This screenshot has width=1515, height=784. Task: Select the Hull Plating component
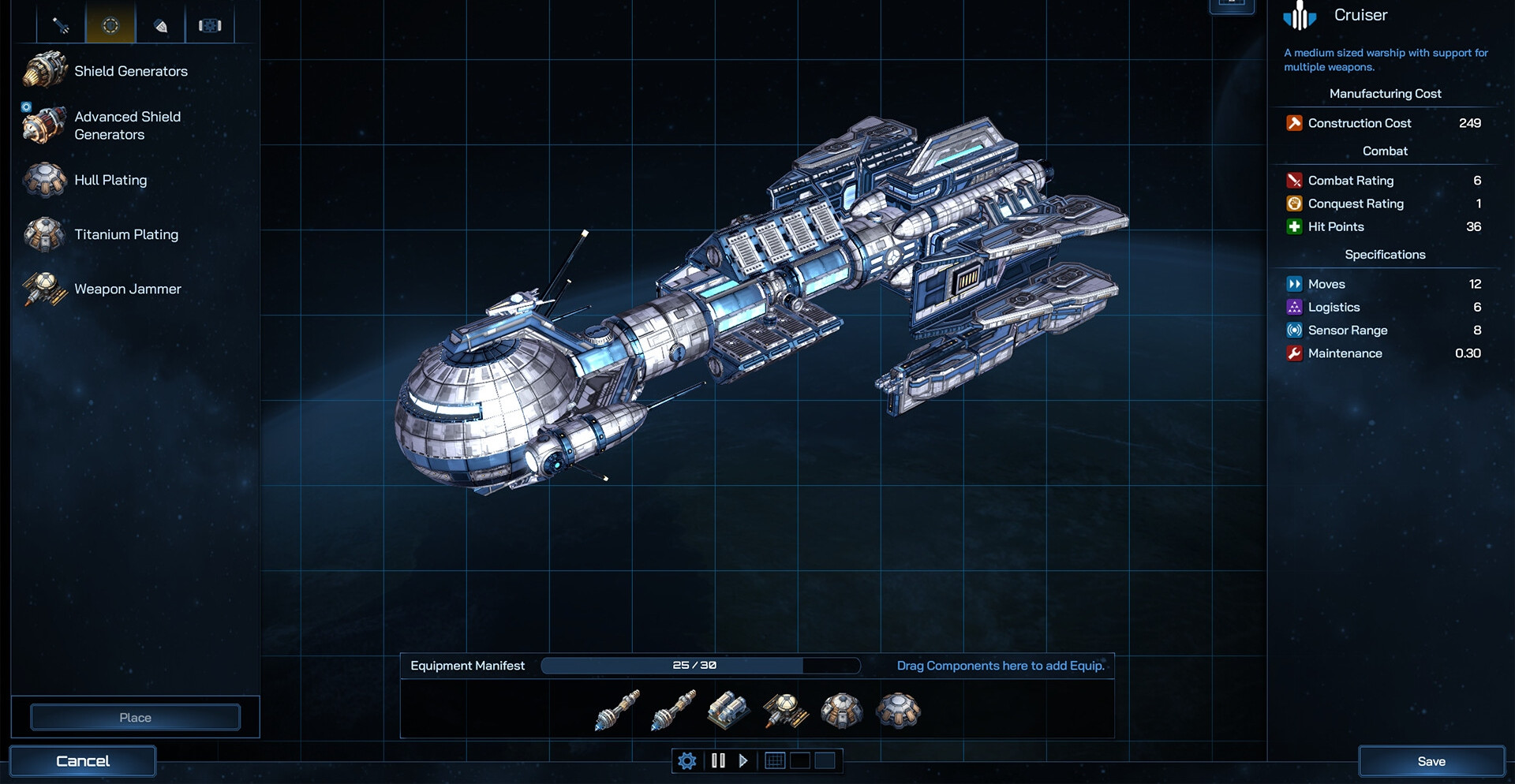pos(110,180)
